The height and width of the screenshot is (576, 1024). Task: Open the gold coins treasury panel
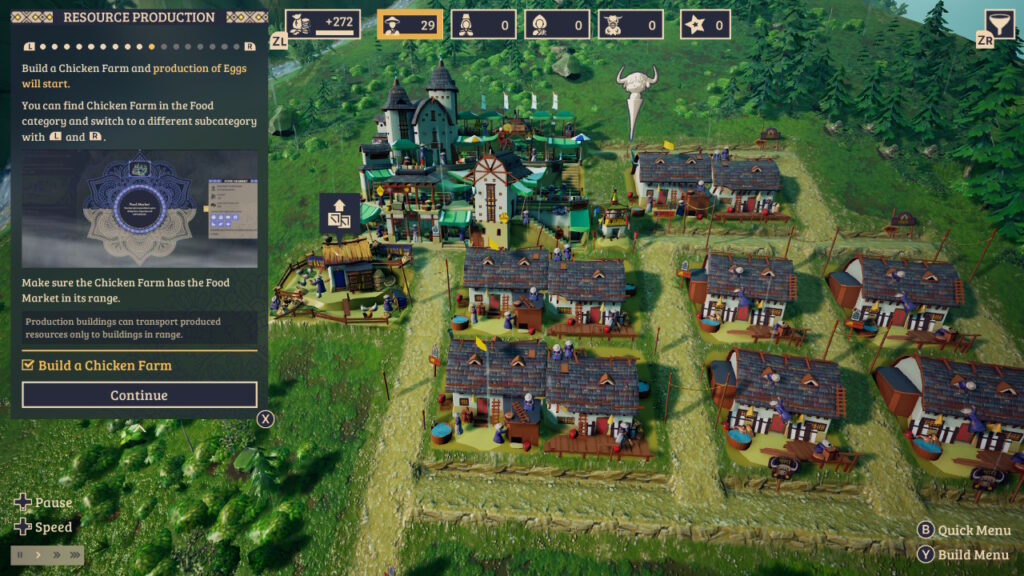click(322, 24)
